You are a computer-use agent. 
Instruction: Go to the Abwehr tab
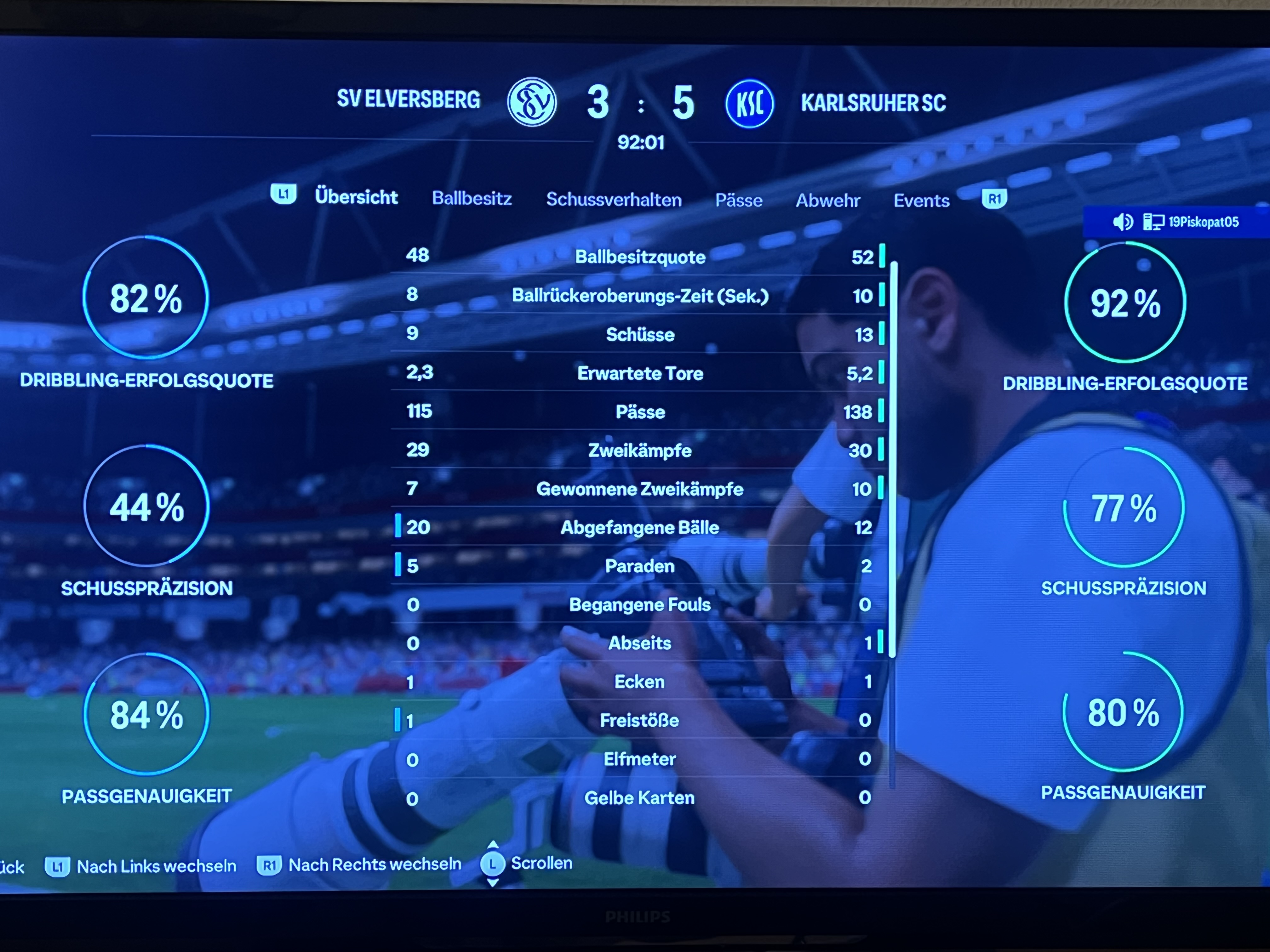point(827,200)
